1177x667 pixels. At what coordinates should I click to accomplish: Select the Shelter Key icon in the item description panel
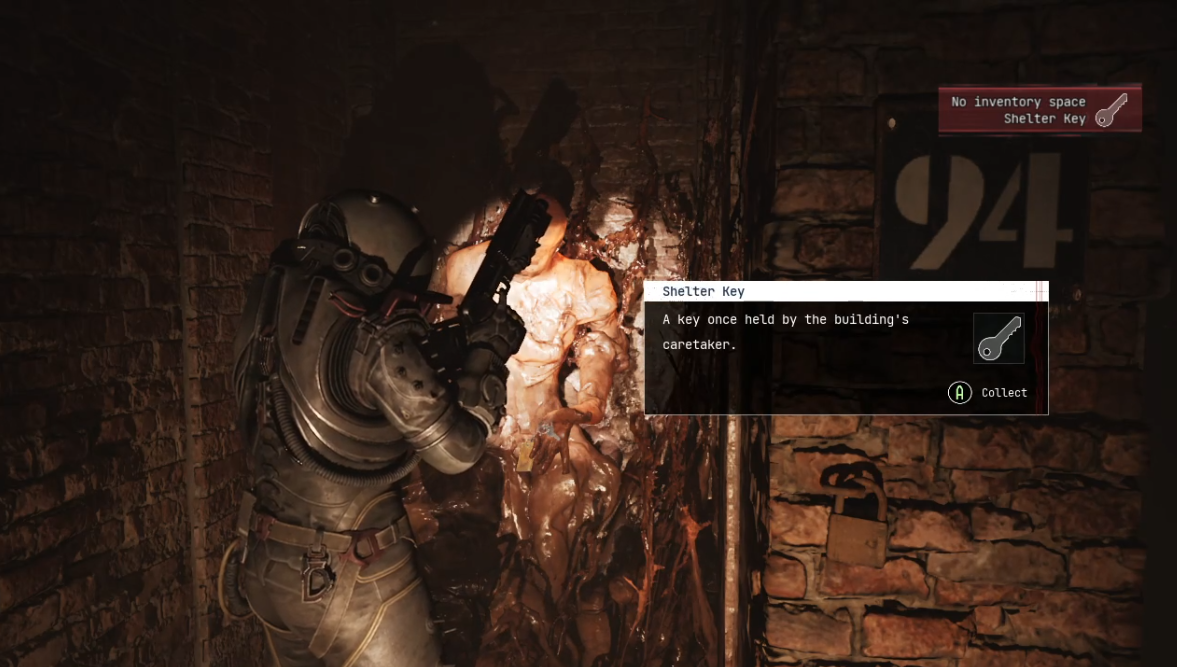coord(998,338)
